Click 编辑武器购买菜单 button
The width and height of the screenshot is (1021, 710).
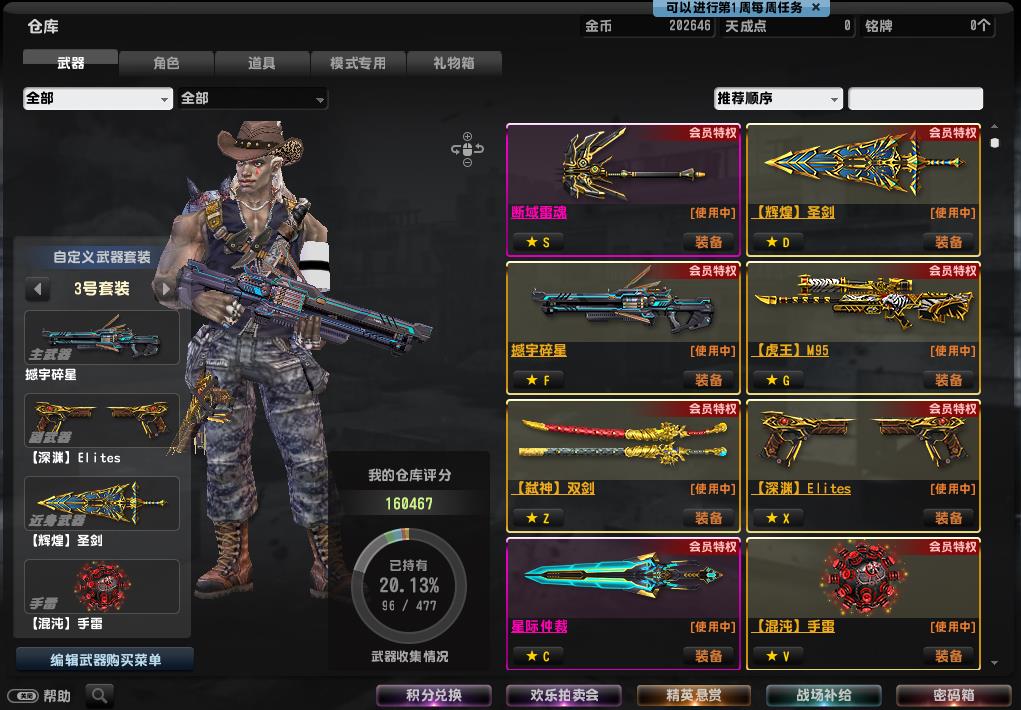pyautogui.click(x=105, y=660)
